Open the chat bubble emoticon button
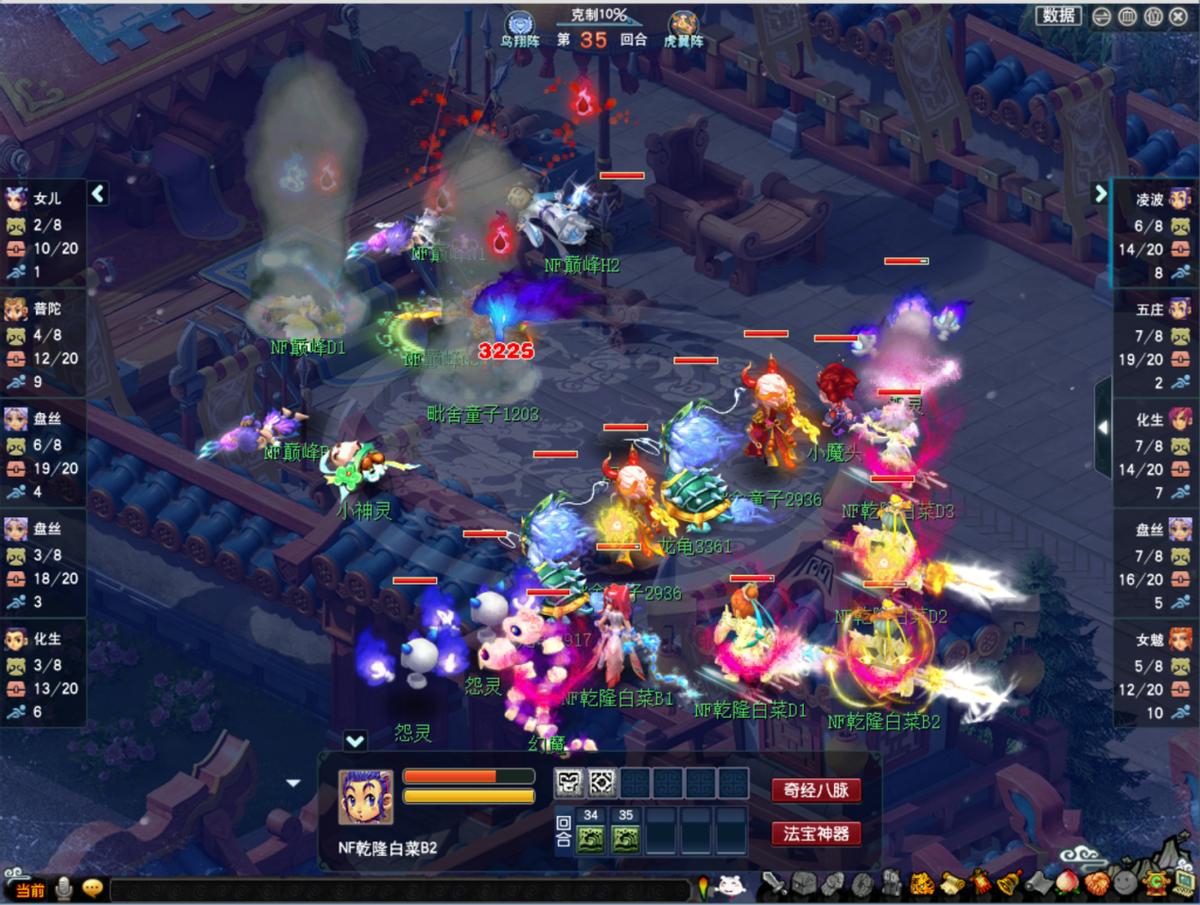 point(93,887)
